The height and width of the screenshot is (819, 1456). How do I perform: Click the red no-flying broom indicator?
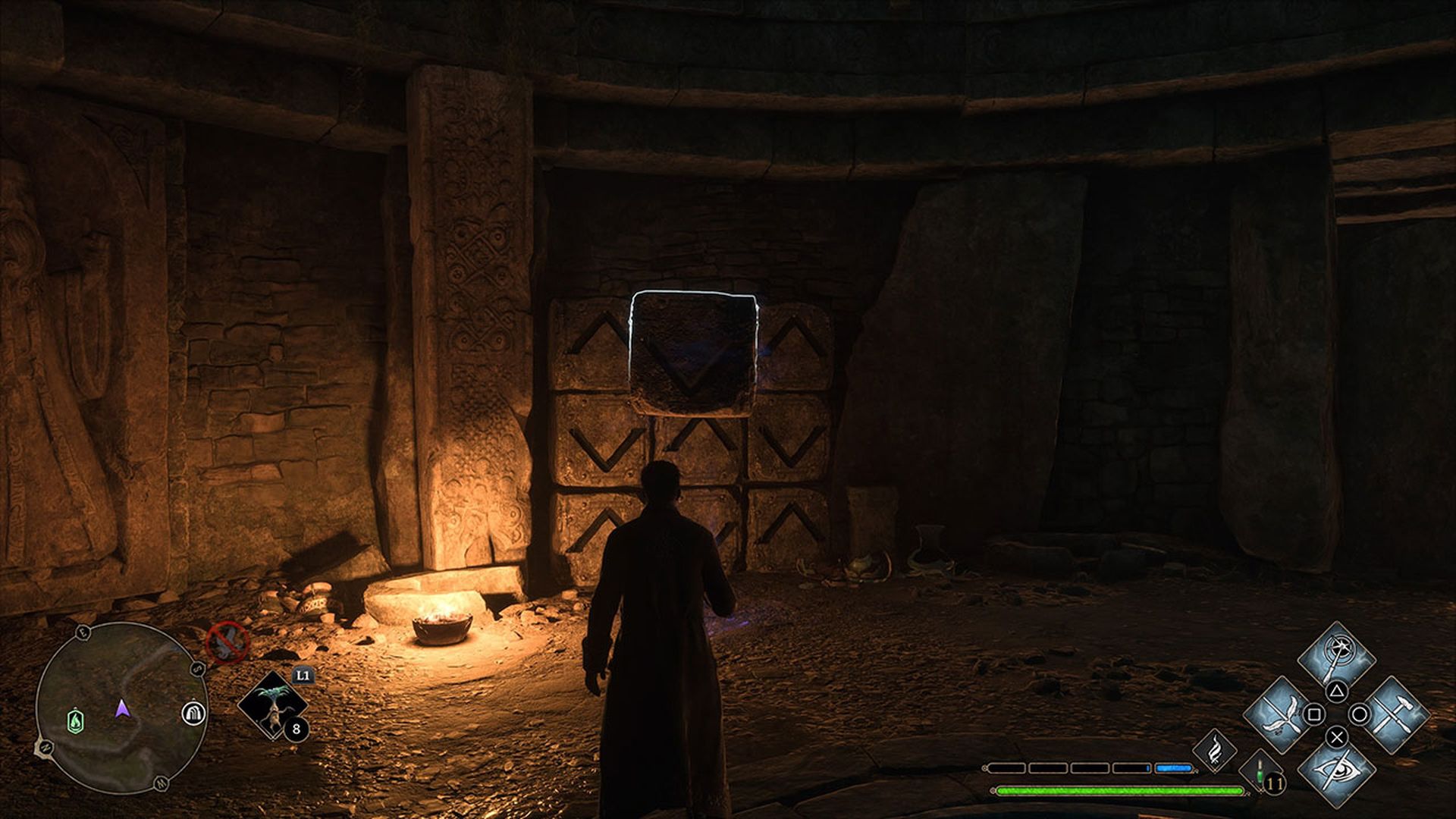pyautogui.click(x=227, y=642)
